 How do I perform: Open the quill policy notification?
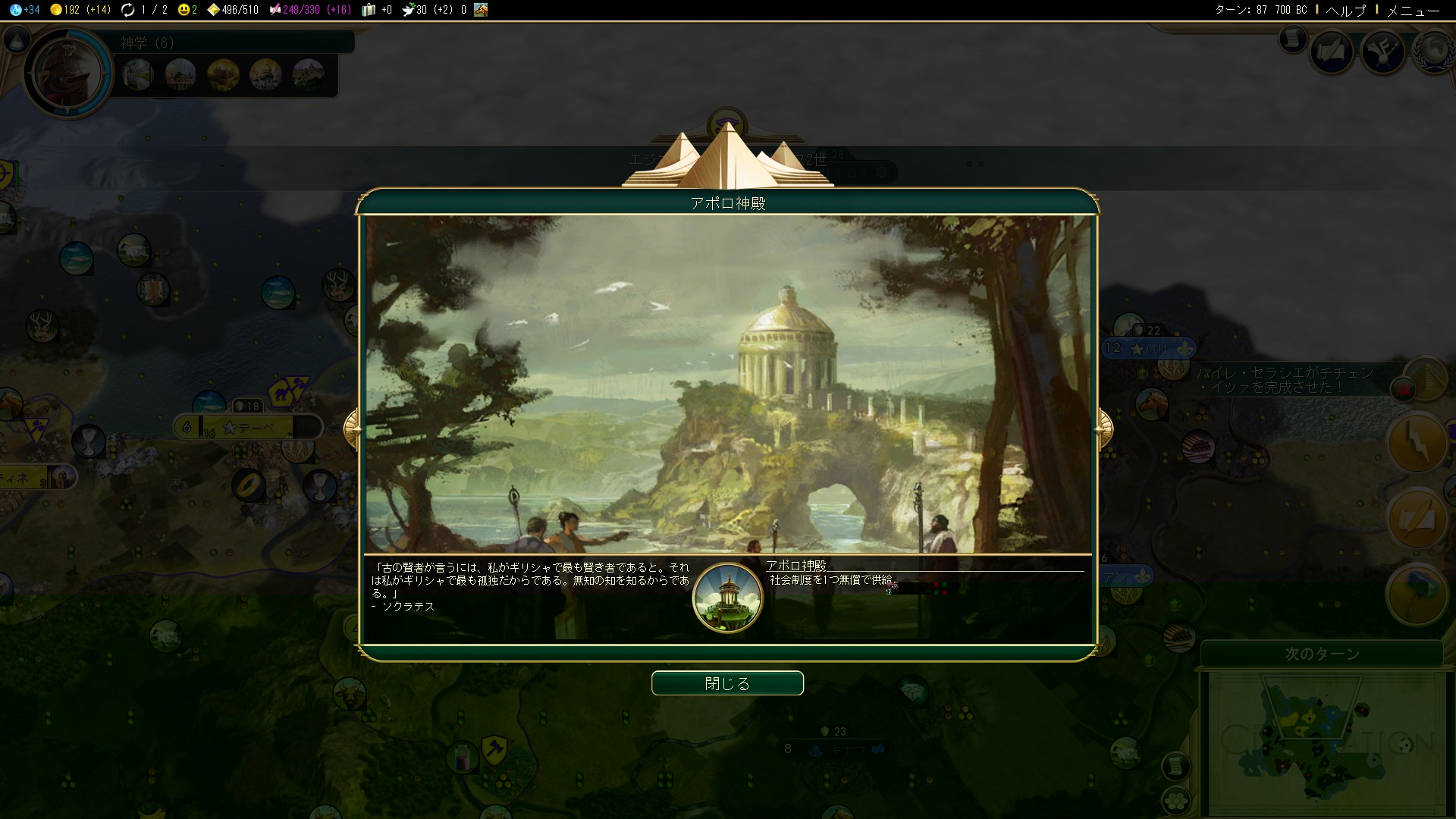[x=1417, y=519]
